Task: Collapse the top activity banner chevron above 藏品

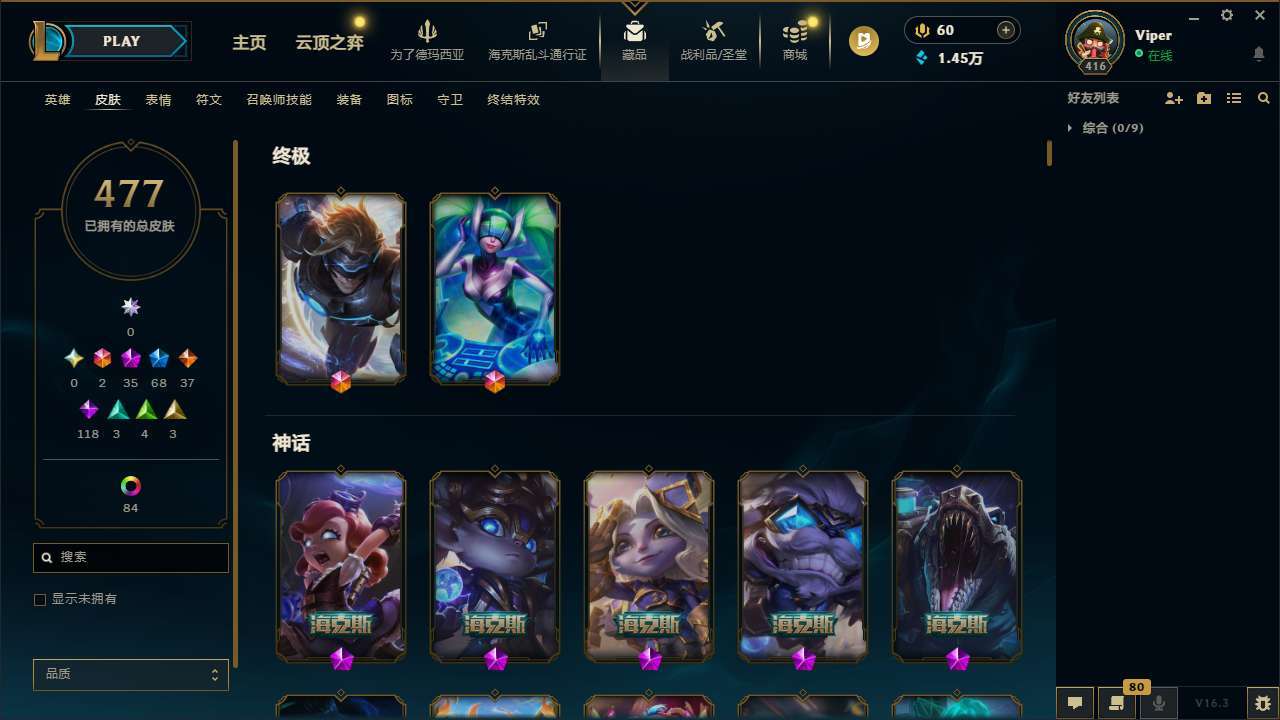Action: coord(633,8)
